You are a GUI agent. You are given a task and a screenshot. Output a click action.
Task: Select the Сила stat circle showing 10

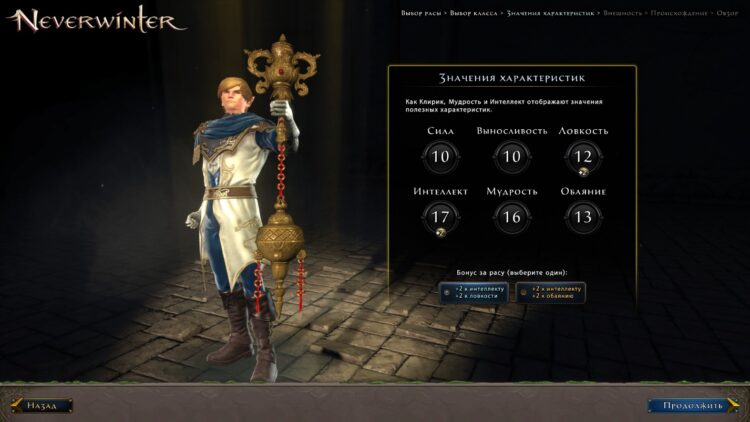pos(440,156)
